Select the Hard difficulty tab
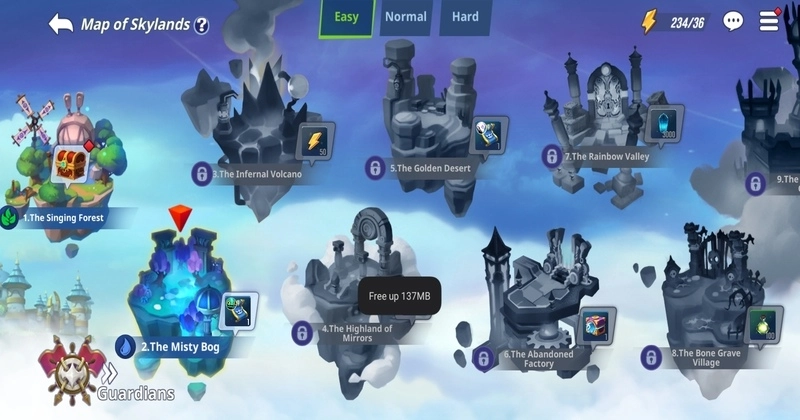The height and width of the screenshot is (420, 800). (464, 17)
